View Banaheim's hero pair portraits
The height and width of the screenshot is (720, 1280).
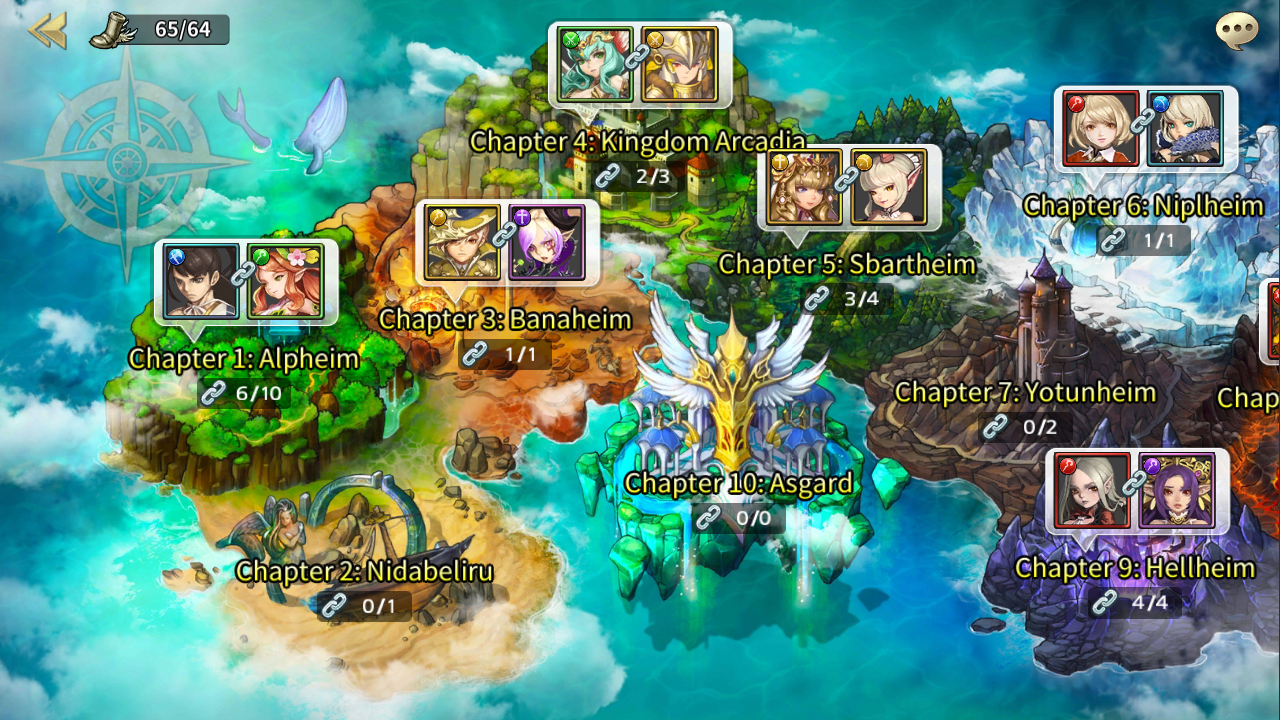(x=507, y=243)
